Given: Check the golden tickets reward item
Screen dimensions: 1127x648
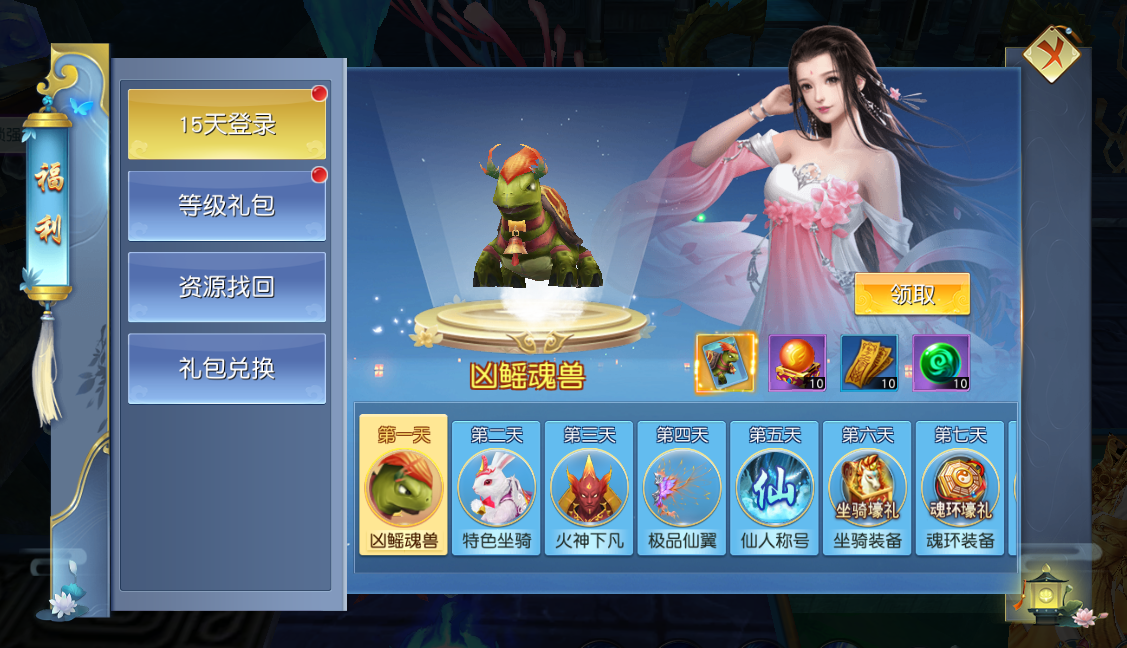Looking at the screenshot, I should click(869, 363).
